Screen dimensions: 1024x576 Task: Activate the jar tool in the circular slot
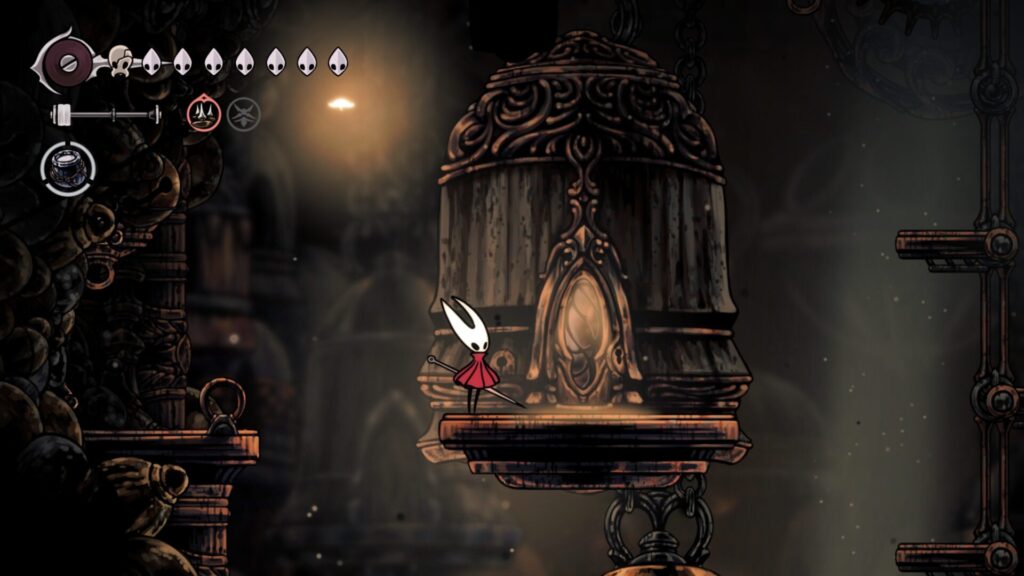click(x=68, y=168)
